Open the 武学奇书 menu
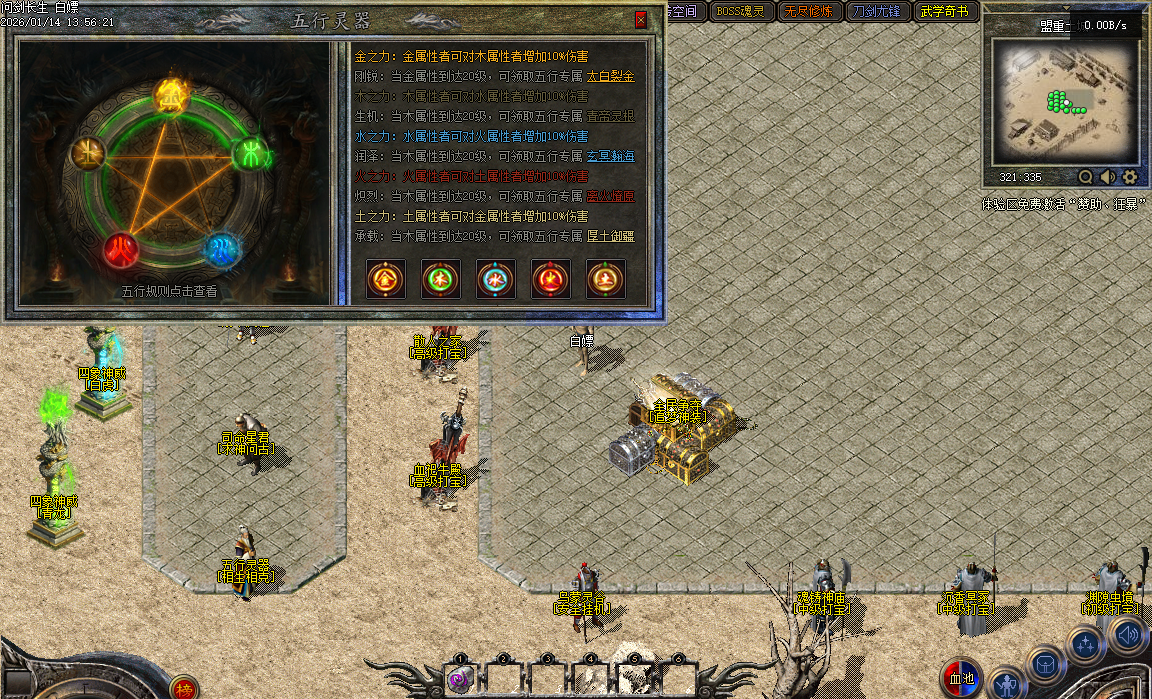1152x699 pixels. click(x=943, y=12)
